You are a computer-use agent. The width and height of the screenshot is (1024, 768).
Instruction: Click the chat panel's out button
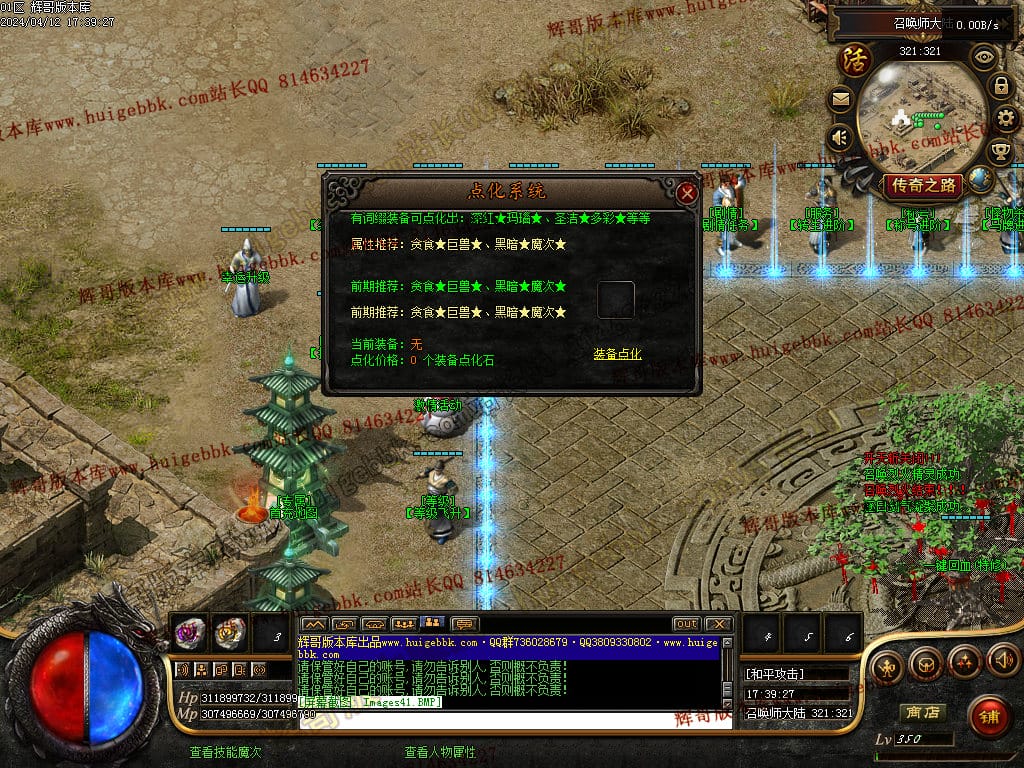pyautogui.click(x=686, y=624)
